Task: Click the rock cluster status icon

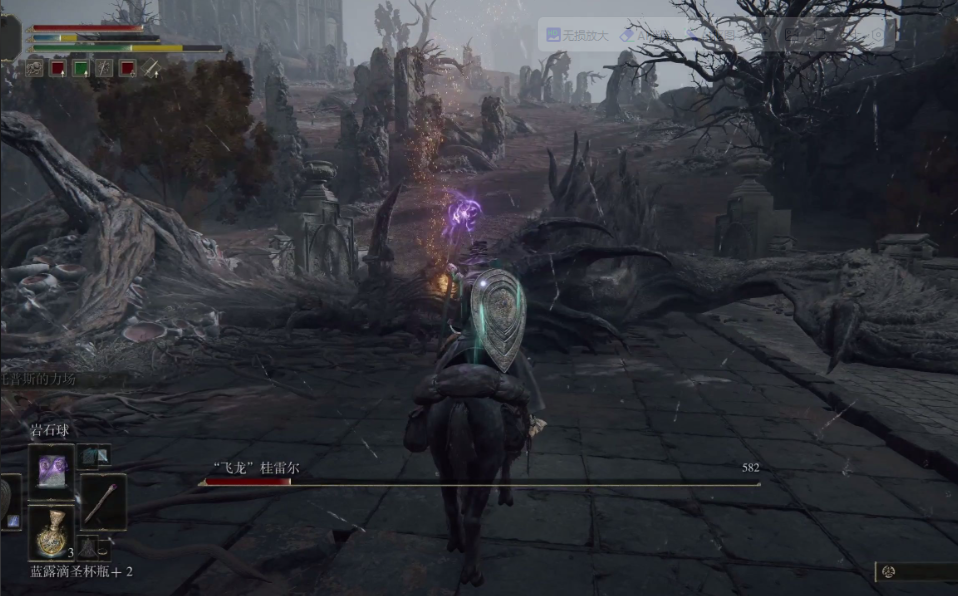Action: pos(35,69)
